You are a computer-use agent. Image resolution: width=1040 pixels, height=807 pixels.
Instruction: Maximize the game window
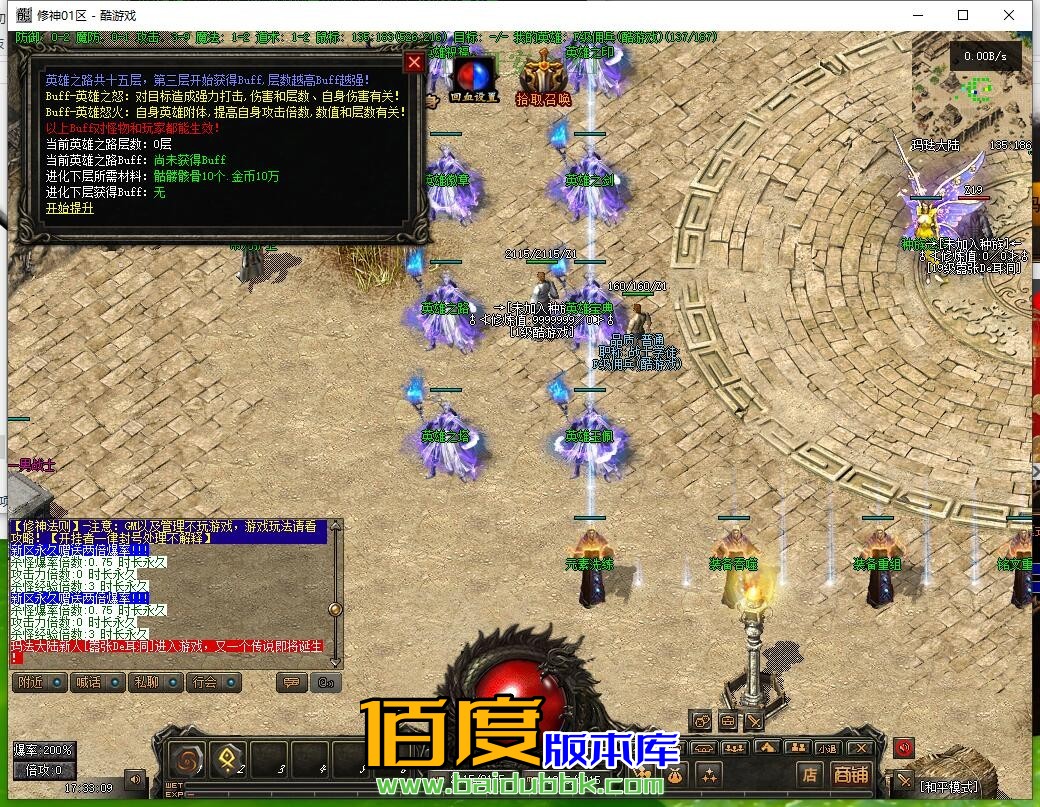tap(963, 15)
